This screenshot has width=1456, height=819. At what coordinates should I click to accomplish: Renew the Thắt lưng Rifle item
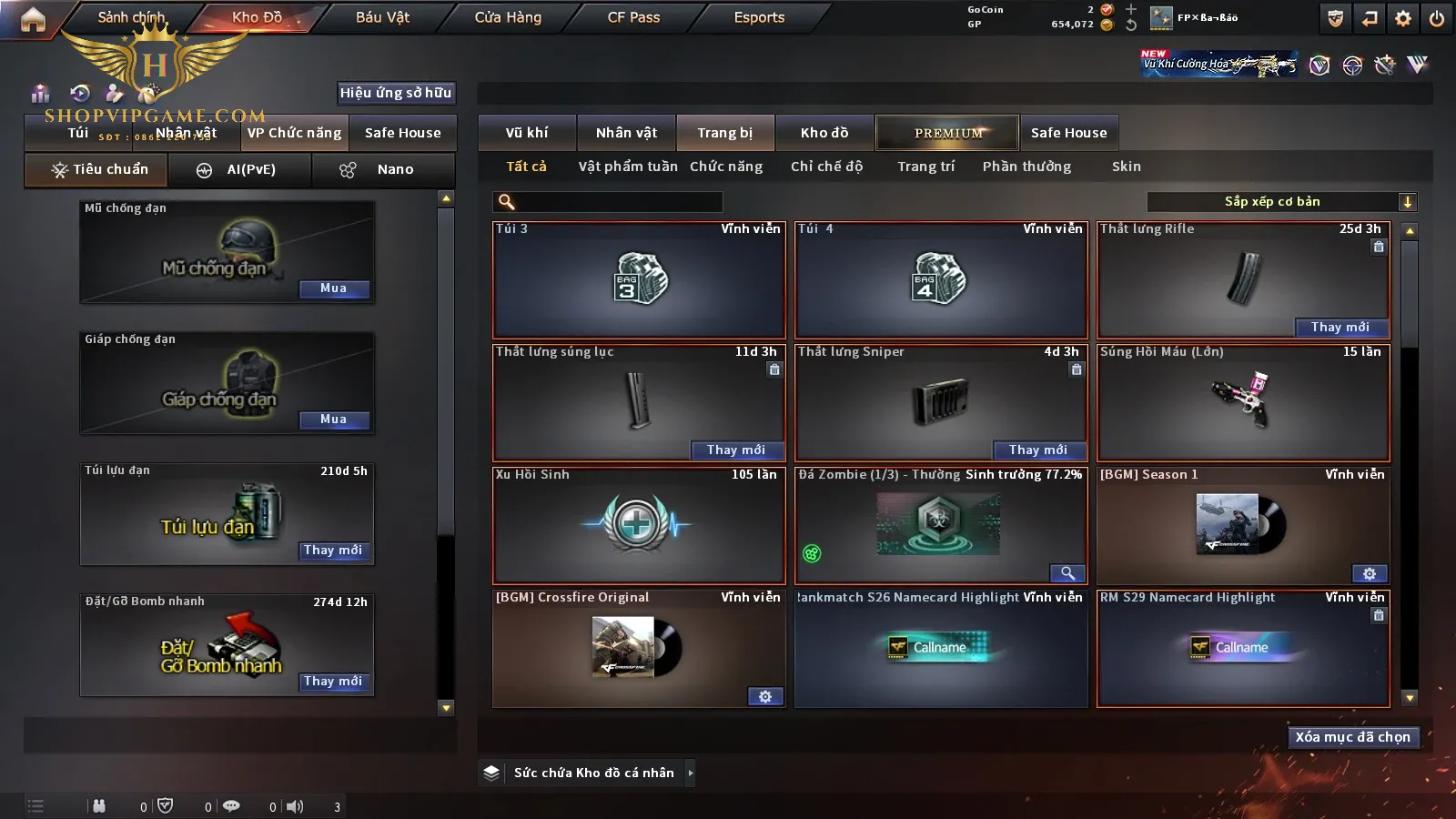[1340, 328]
